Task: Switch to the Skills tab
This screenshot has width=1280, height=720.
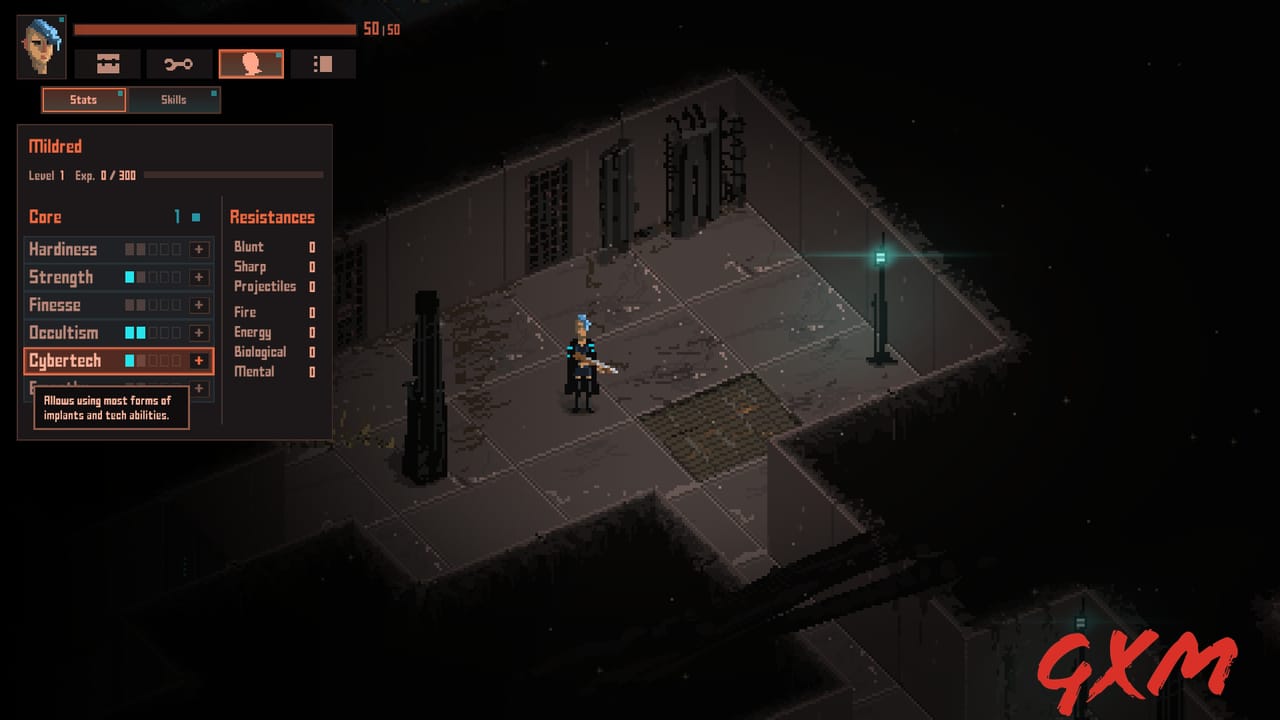Action: click(x=173, y=99)
